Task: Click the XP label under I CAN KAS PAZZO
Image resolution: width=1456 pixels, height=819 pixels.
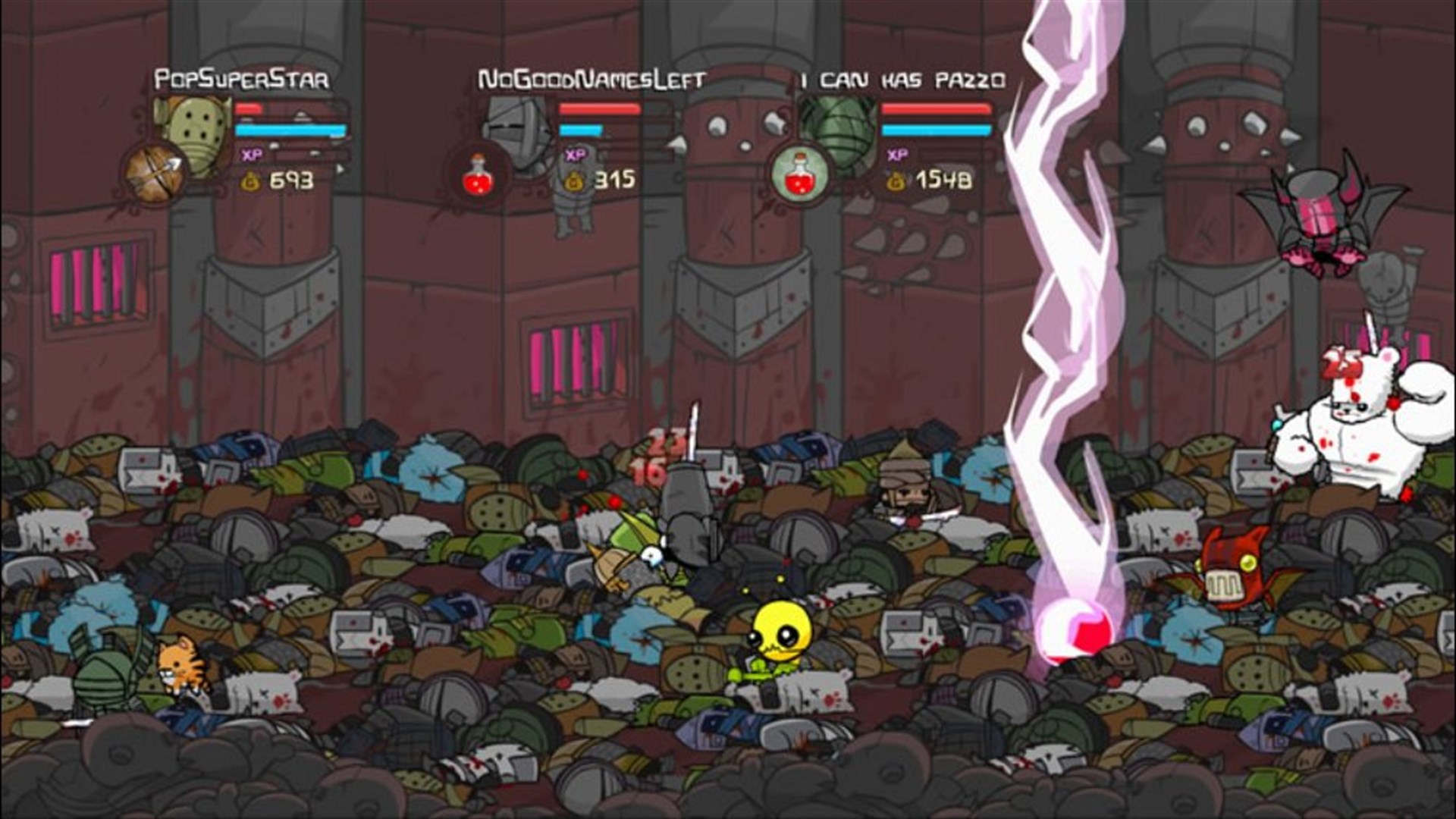Action: (895, 156)
